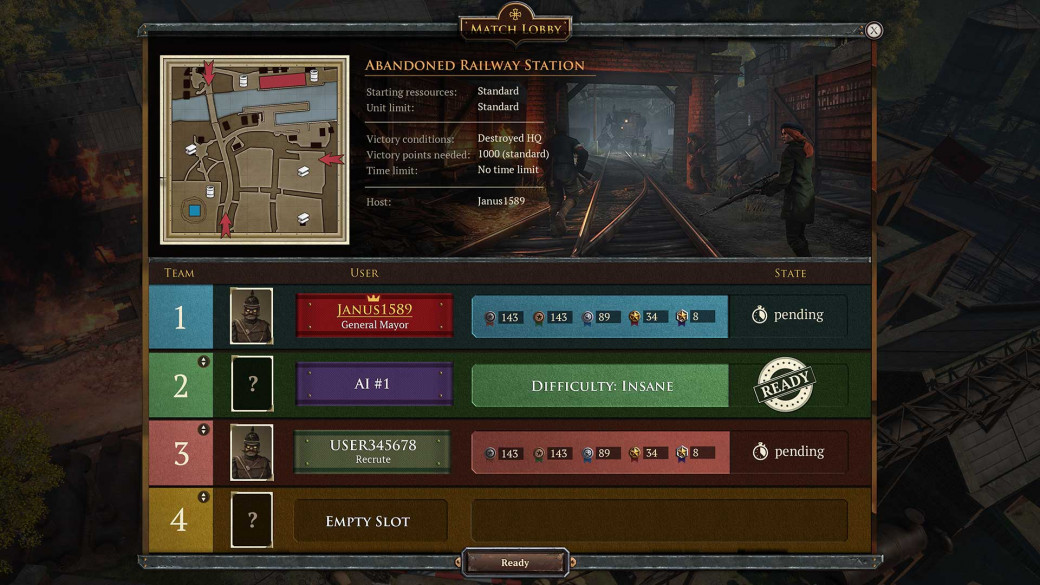Click User345678's soldier portrait
This screenshot has width=1040, height=585.
pos(252,452)
